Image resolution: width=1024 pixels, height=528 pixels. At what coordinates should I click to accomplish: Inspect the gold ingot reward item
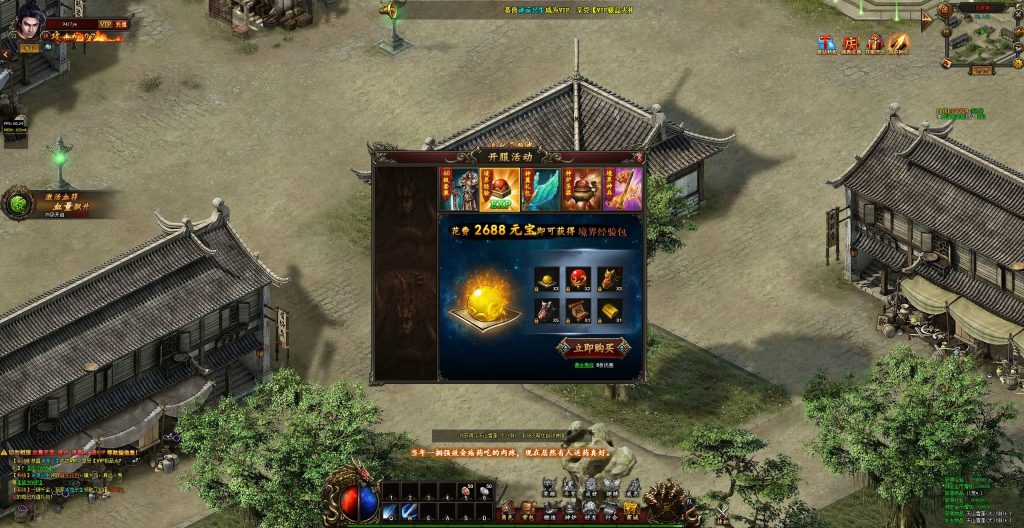610,311
